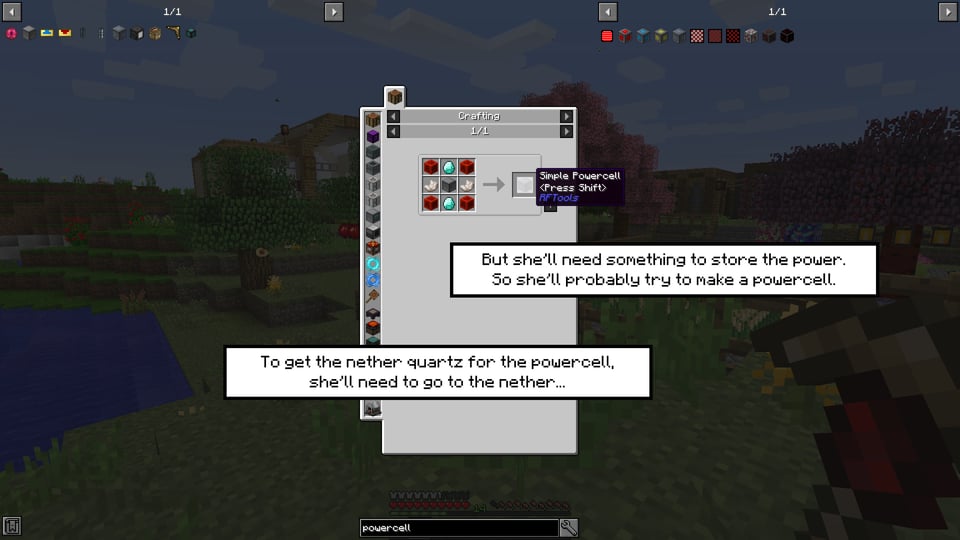Select the golden pickaxe-like bookmark item
960x540 pixels.
173,34
